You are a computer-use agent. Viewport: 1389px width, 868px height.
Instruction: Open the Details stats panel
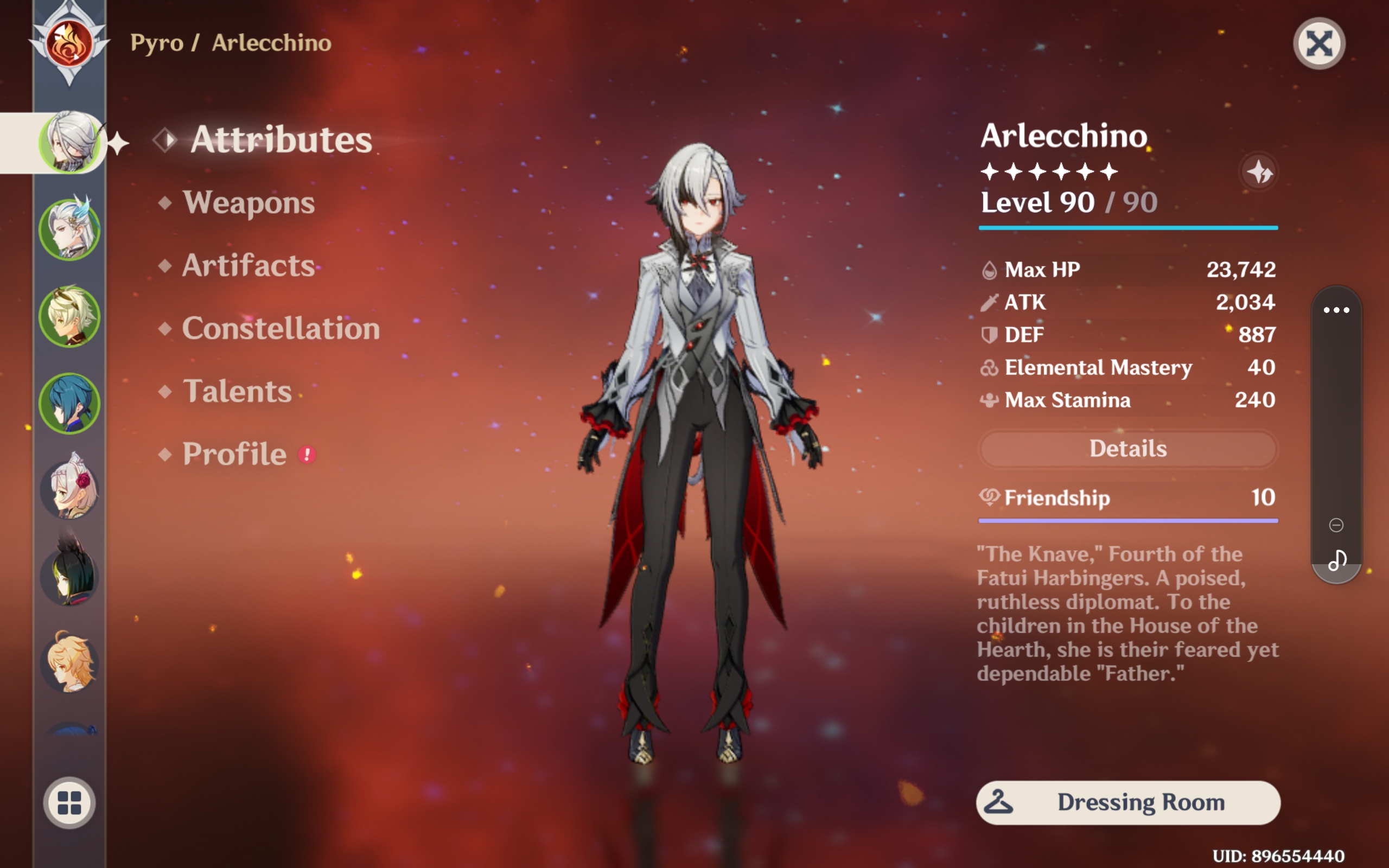click(x=1128, y=448)
